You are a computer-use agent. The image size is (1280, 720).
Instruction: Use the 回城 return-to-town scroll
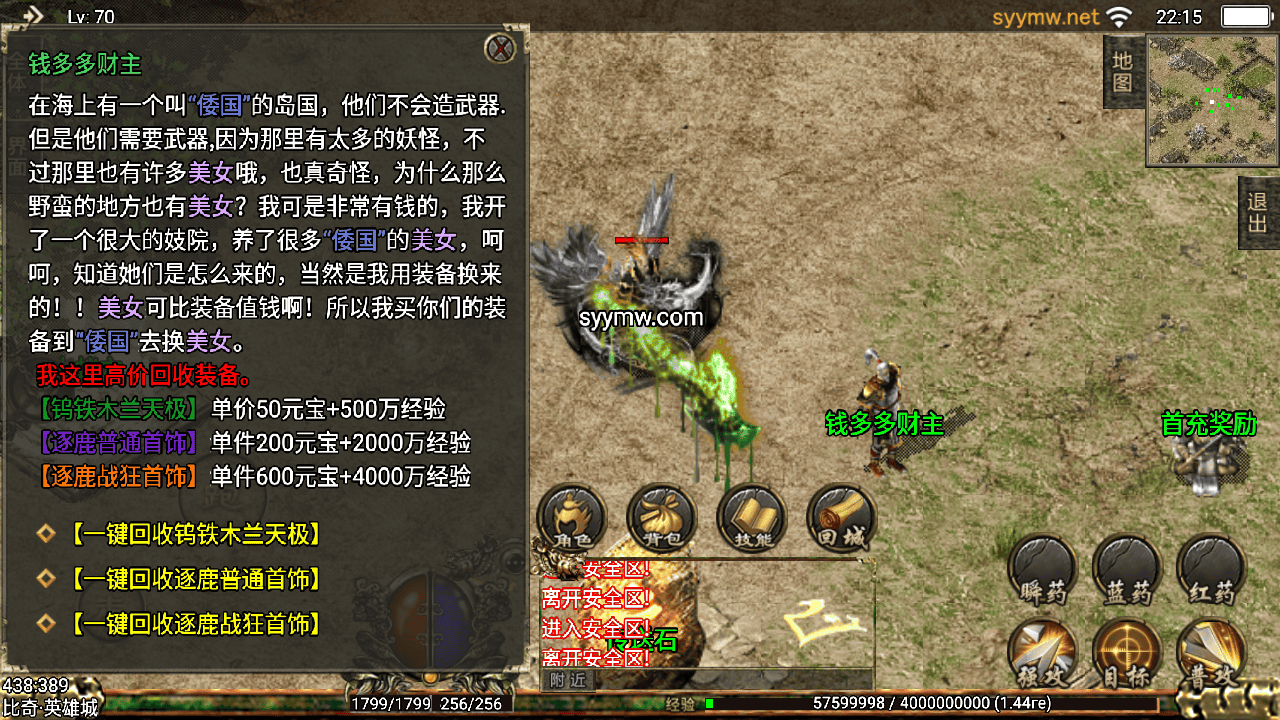tap(840, 519)
